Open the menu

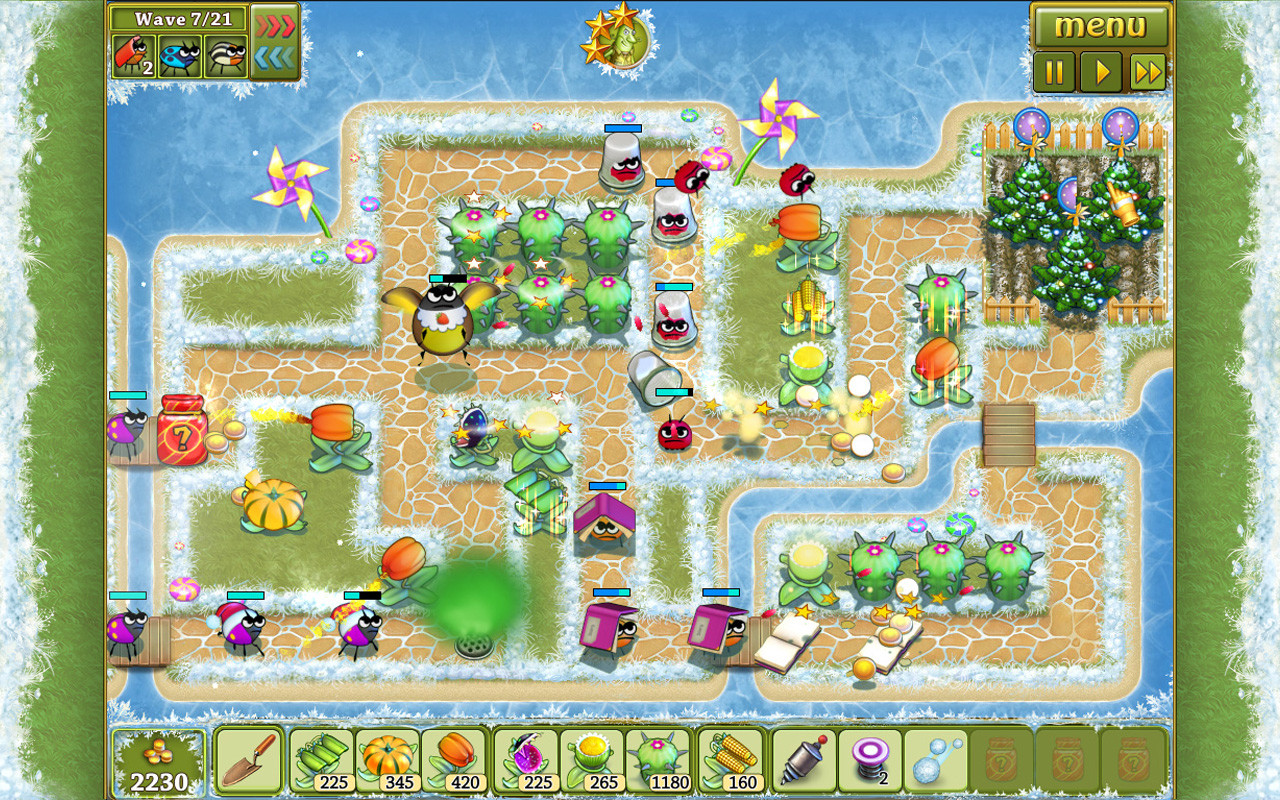tap(1100, 27)
